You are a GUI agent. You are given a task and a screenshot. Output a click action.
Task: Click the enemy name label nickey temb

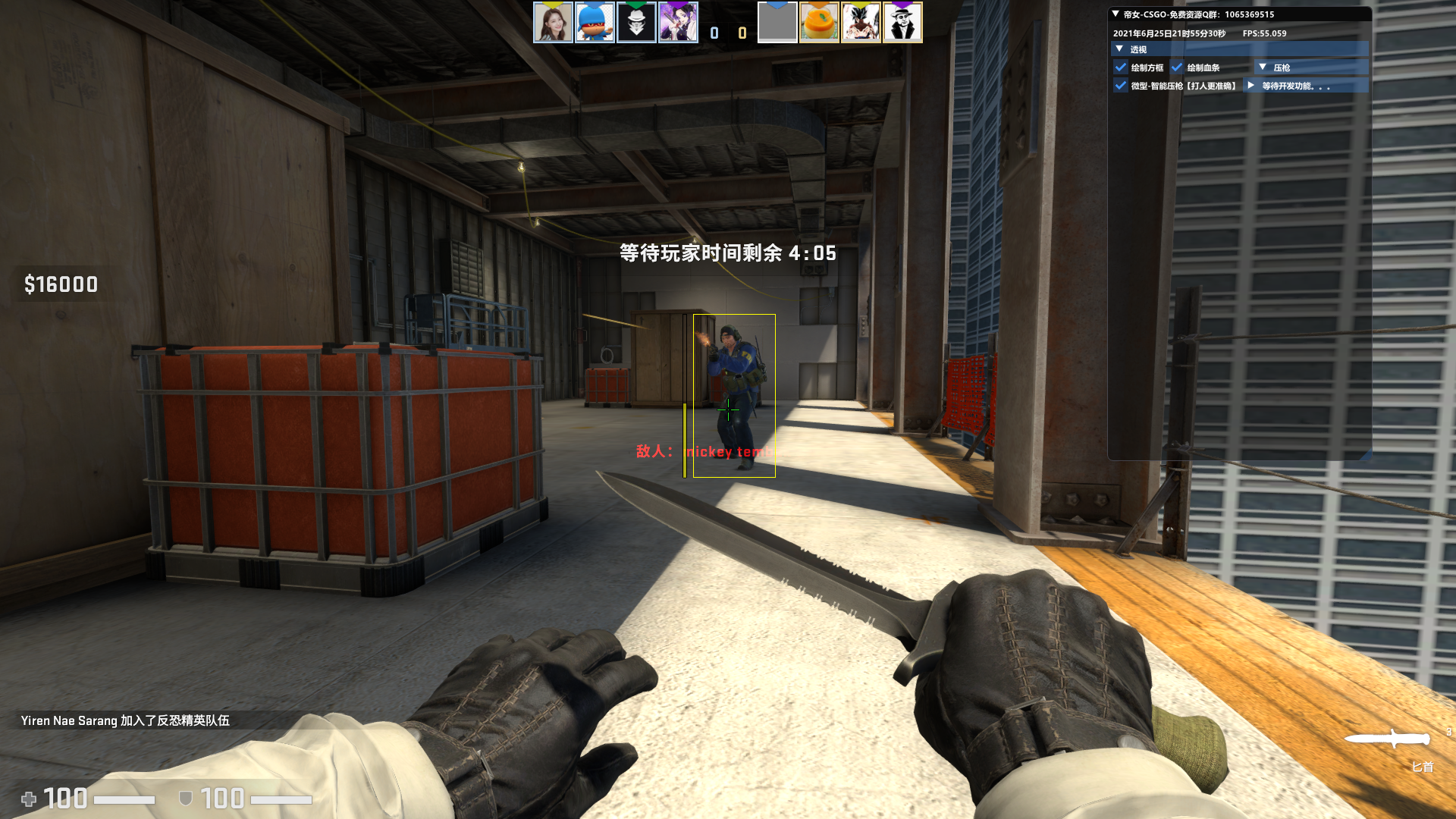click(x=726, y=453)
